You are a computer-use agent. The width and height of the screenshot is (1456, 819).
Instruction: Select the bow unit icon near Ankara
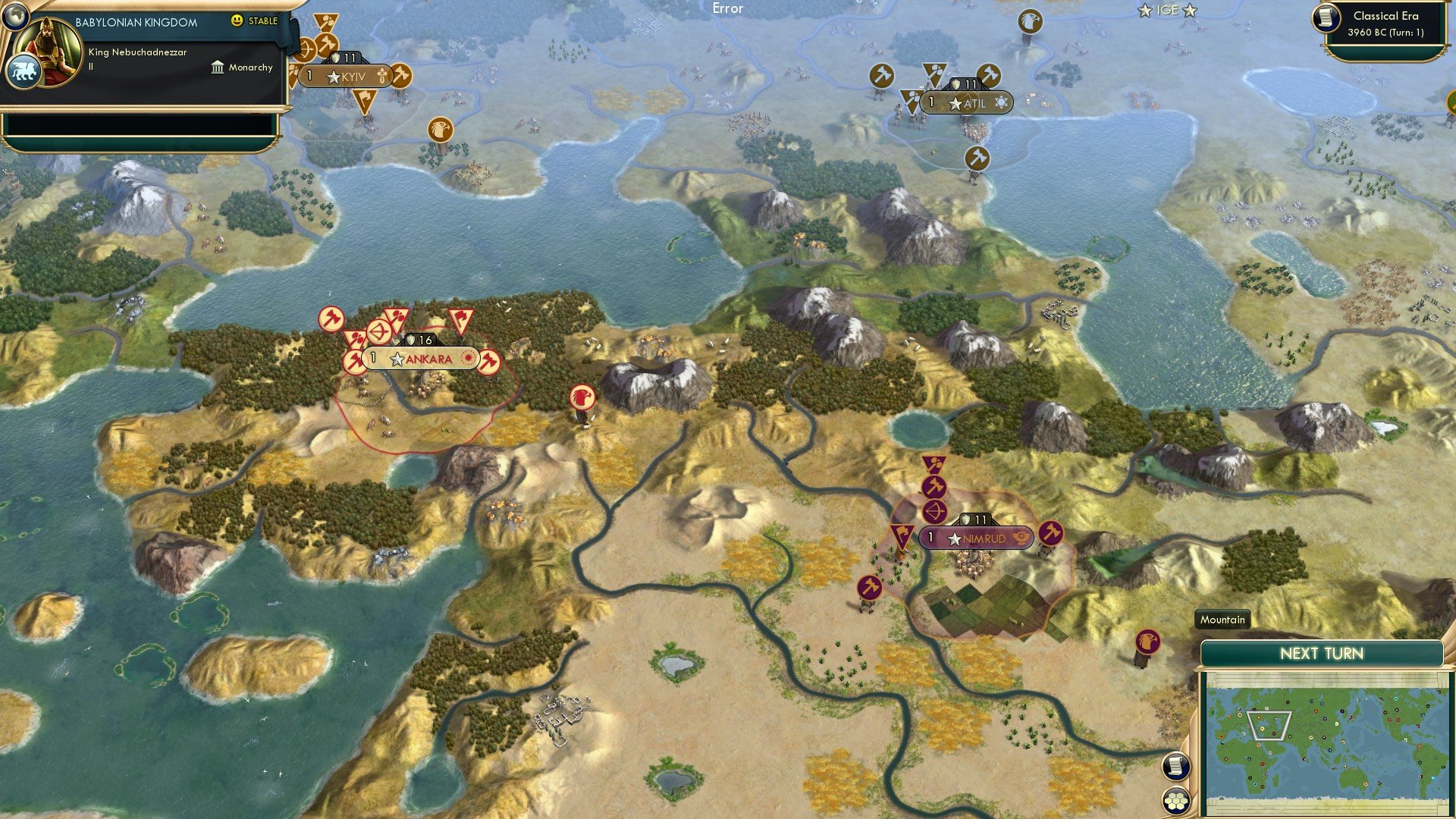(x=378, y=331)
